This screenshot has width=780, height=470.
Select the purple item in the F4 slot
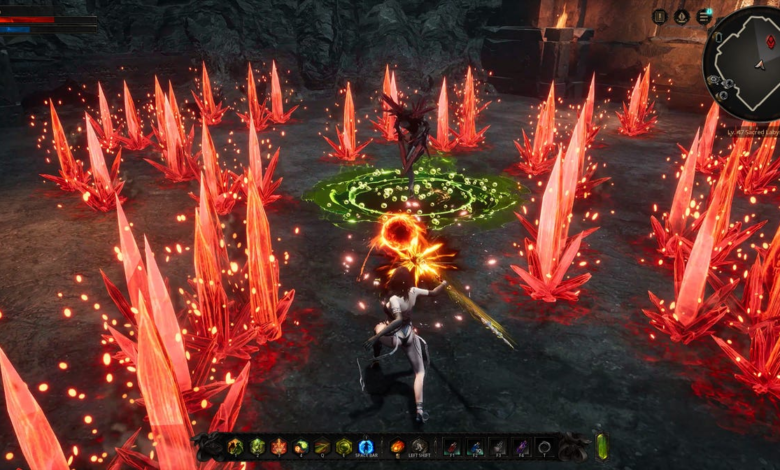521,447
